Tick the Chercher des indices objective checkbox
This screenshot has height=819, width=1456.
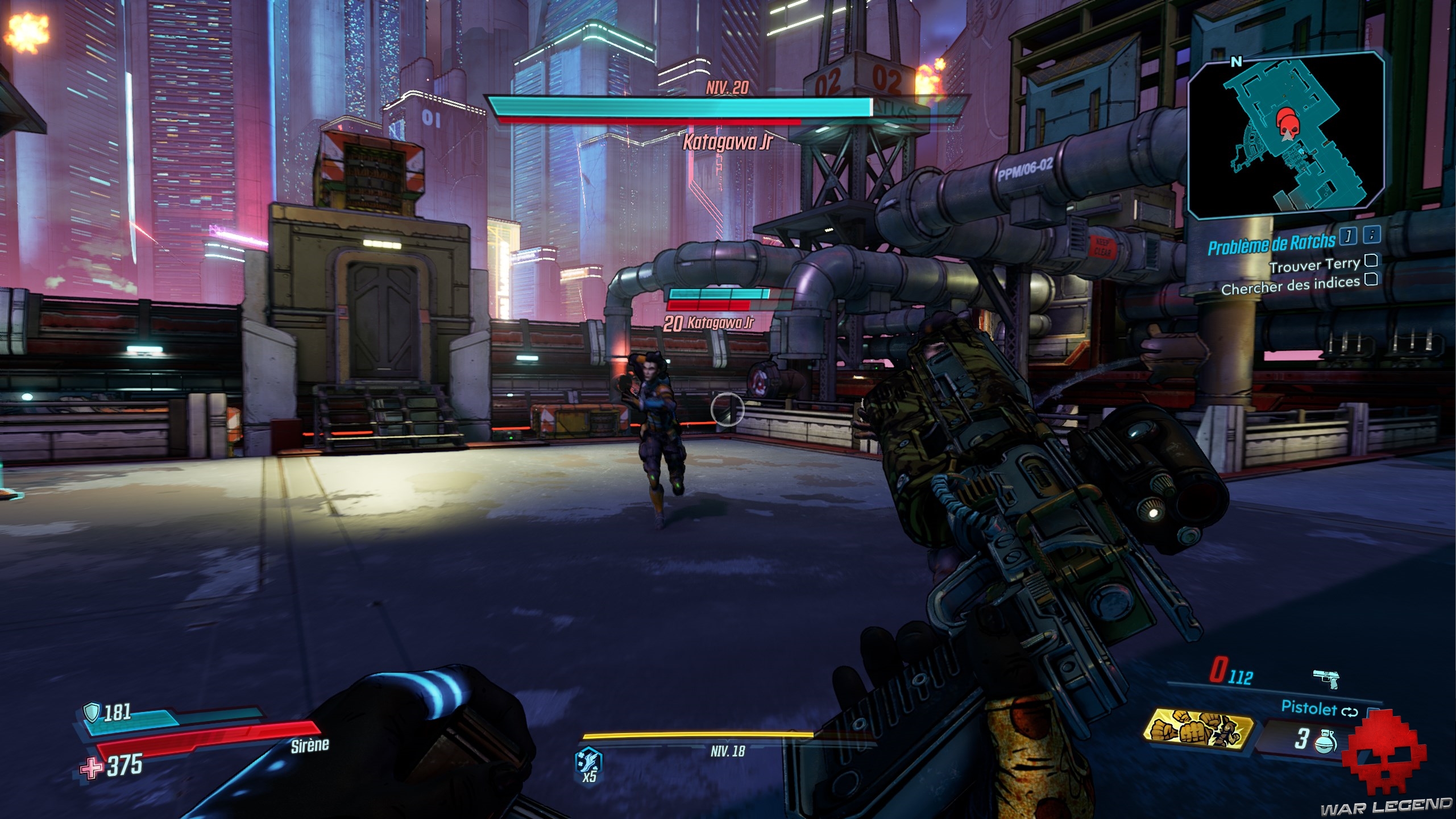pos(1371,279)
